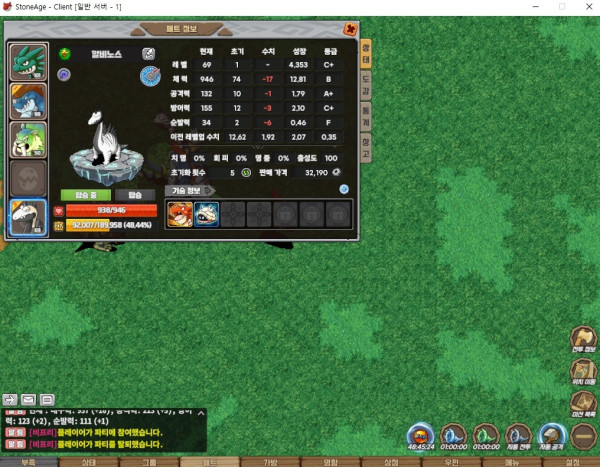The width and height of the screenshot is (600, 467).
Task: Select the orange beast skill icon
Action: click(x=180, y=213)
